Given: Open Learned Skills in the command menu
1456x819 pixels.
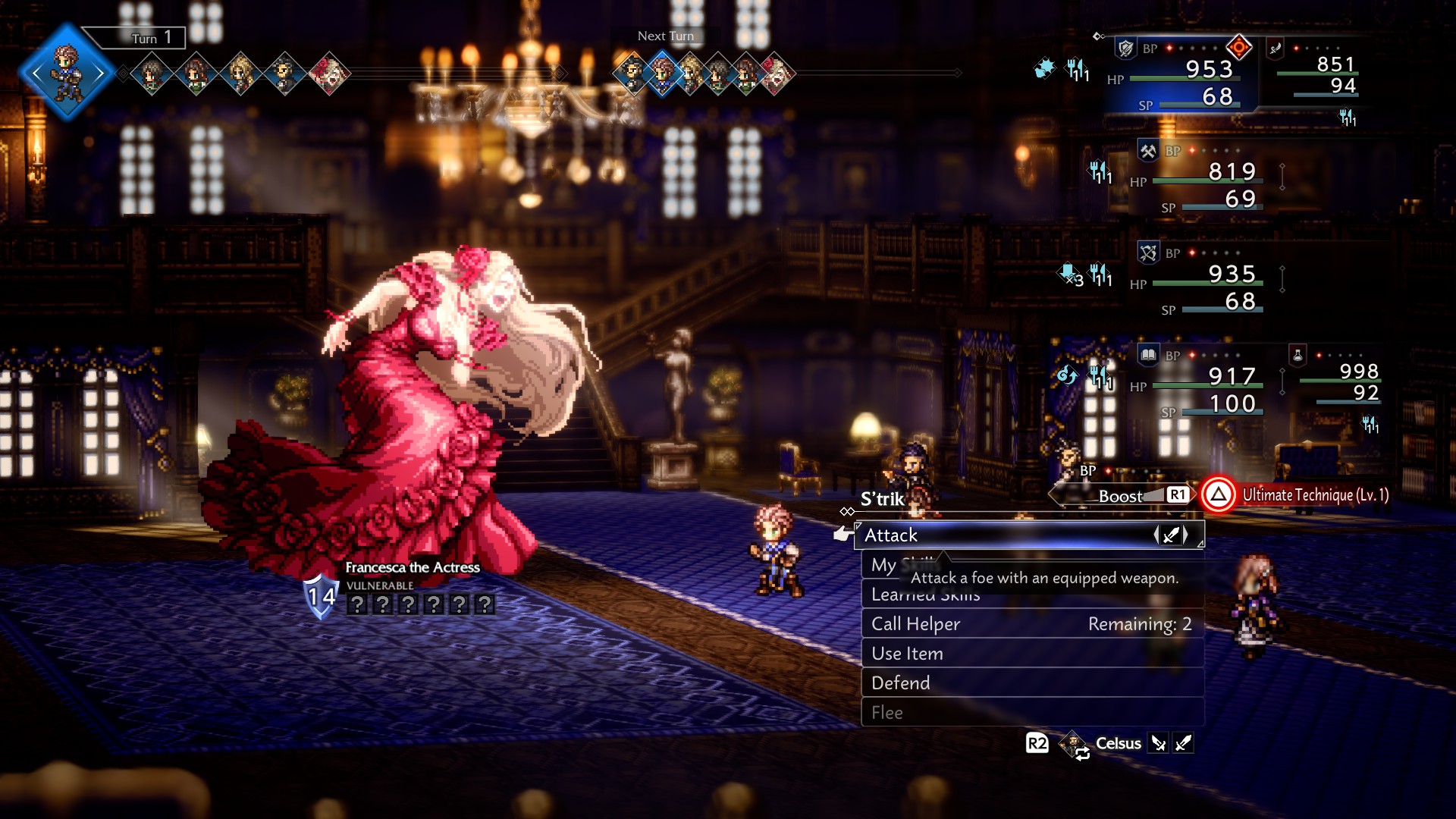Looking at the screenshot, I should coord(925,595).
